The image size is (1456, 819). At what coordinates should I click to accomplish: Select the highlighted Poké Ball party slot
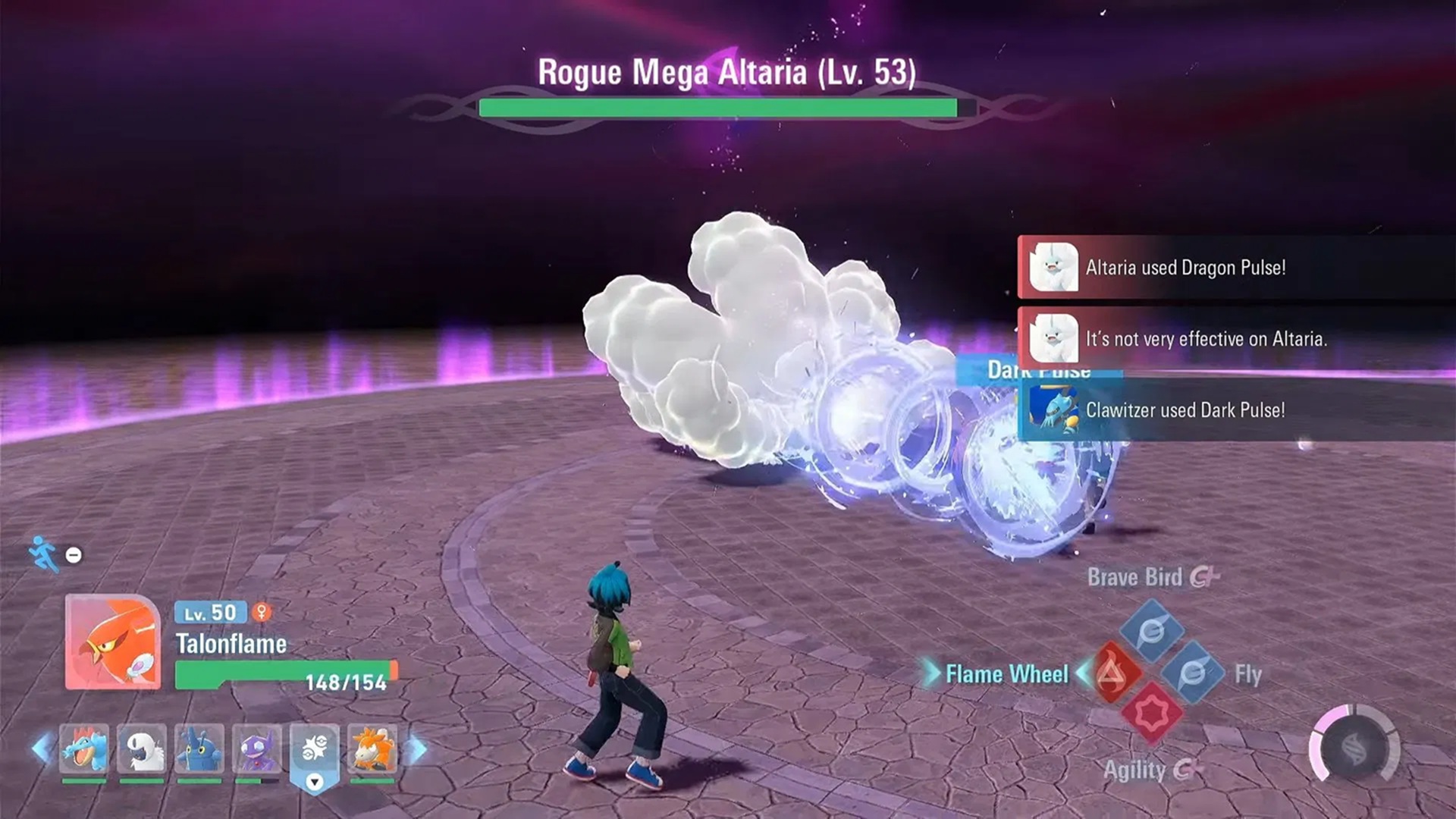(315, 751)
